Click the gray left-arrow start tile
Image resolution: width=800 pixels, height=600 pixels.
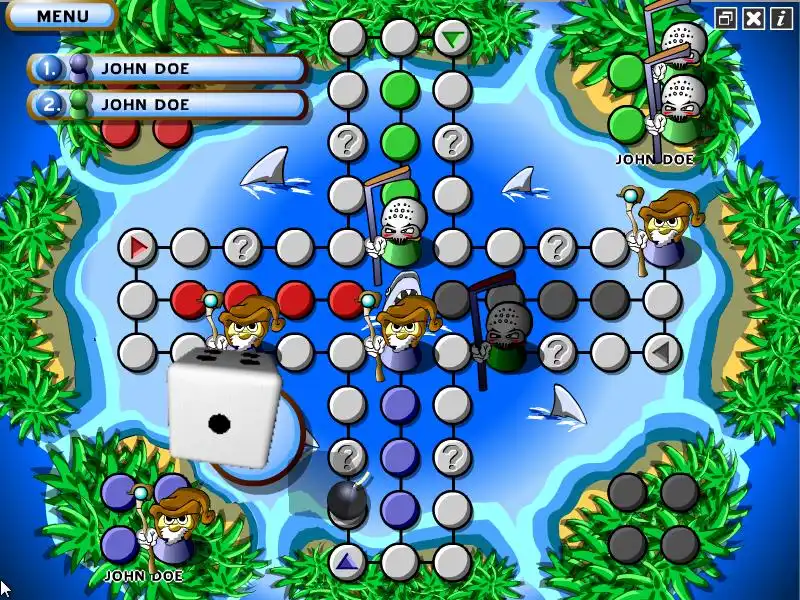(661, 351)
